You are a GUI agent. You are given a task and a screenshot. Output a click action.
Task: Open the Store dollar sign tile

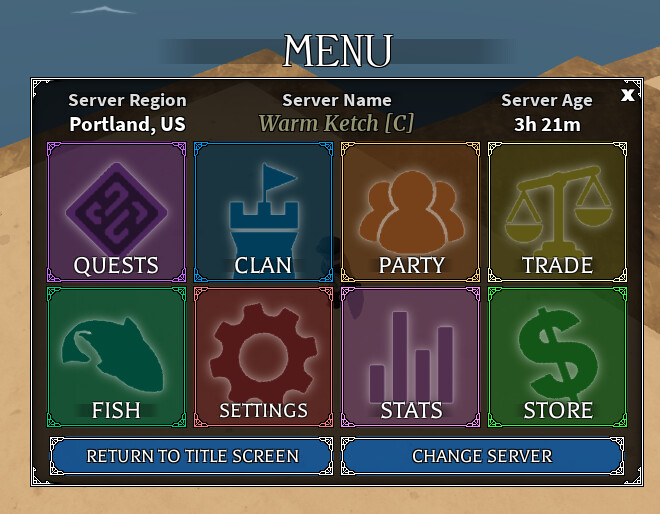click(x=557, y=357)
